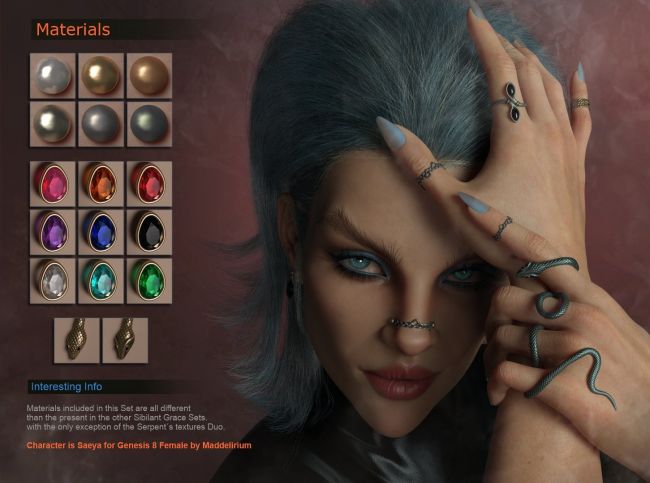The width and height of the screenshot is (650, 483).
Task: Choose the black onyx gem swatch
Action: pos(149,232)
